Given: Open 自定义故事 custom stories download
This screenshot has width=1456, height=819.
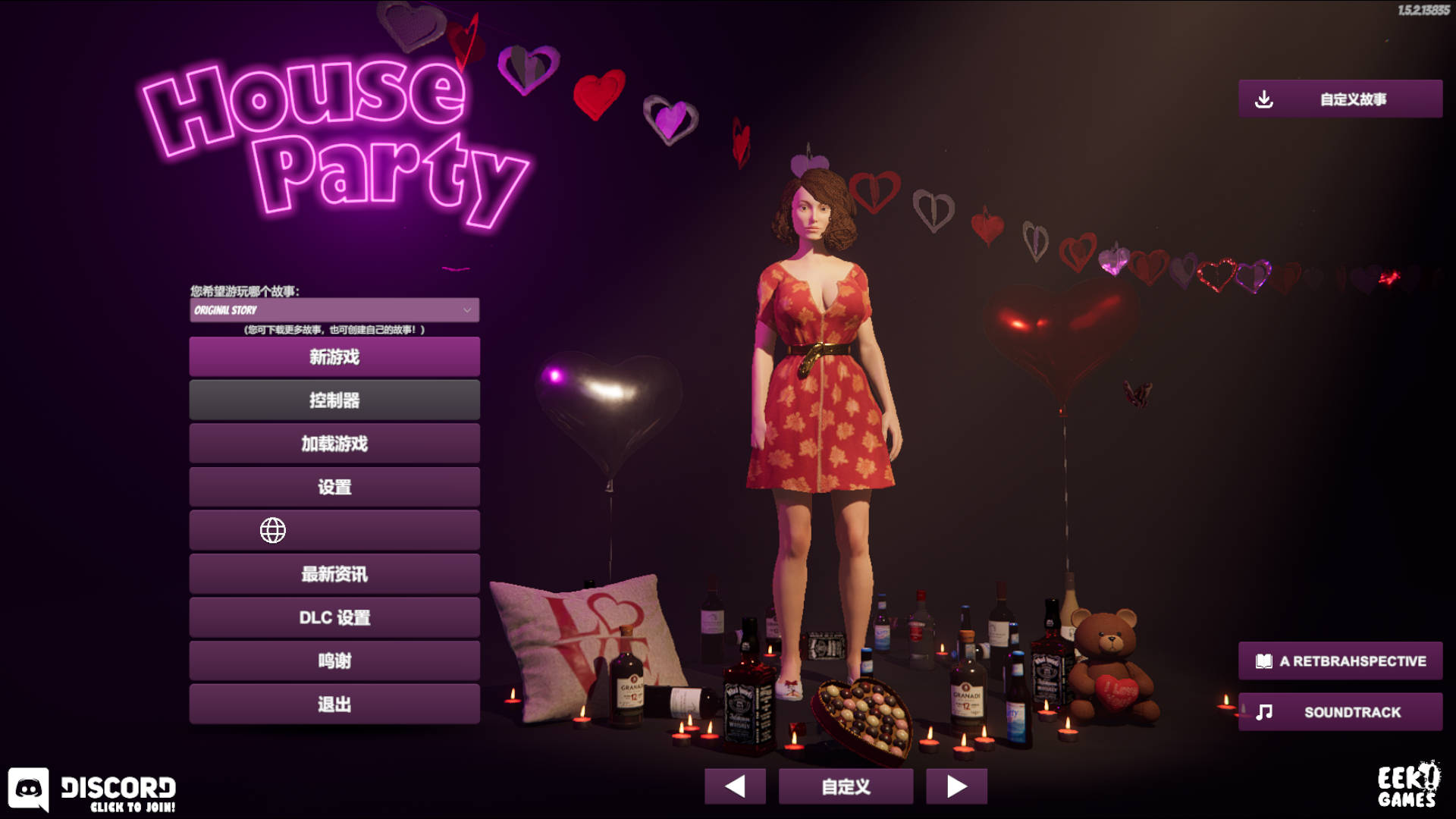Looking at the screenshot, I should coord(1340,99).
